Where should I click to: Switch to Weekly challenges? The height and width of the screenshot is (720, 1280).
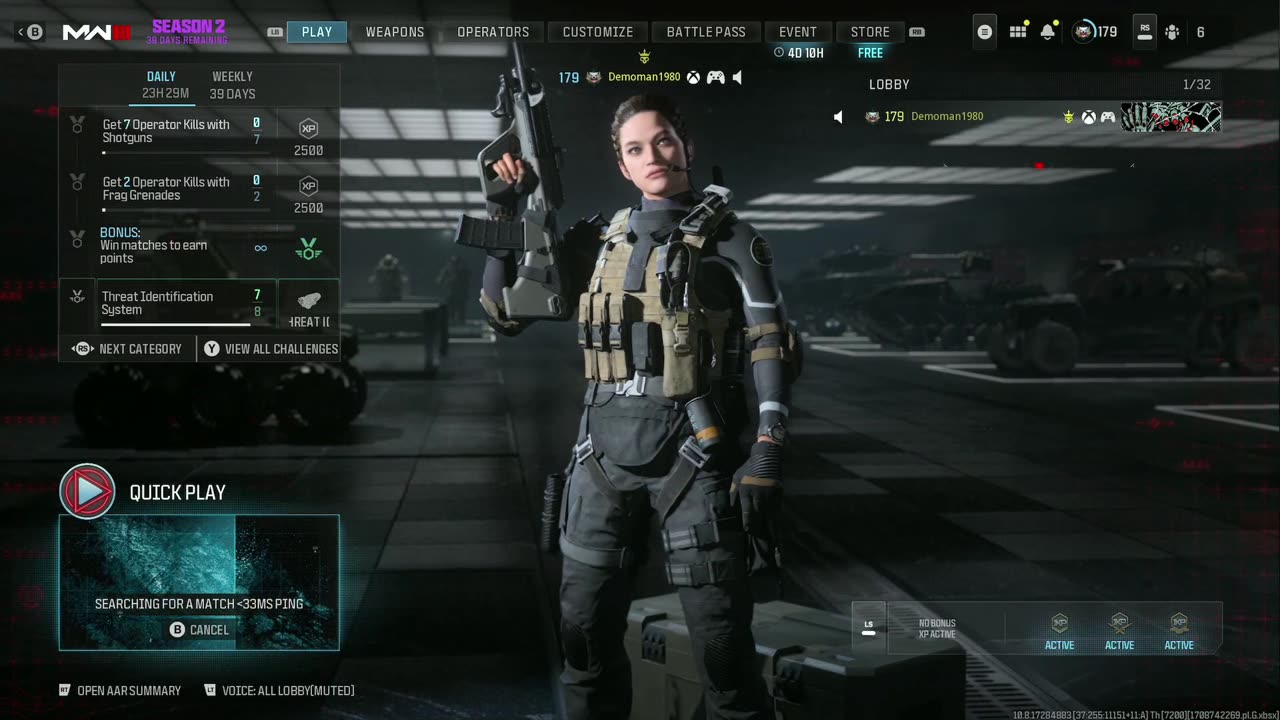[x=232, y=85]
